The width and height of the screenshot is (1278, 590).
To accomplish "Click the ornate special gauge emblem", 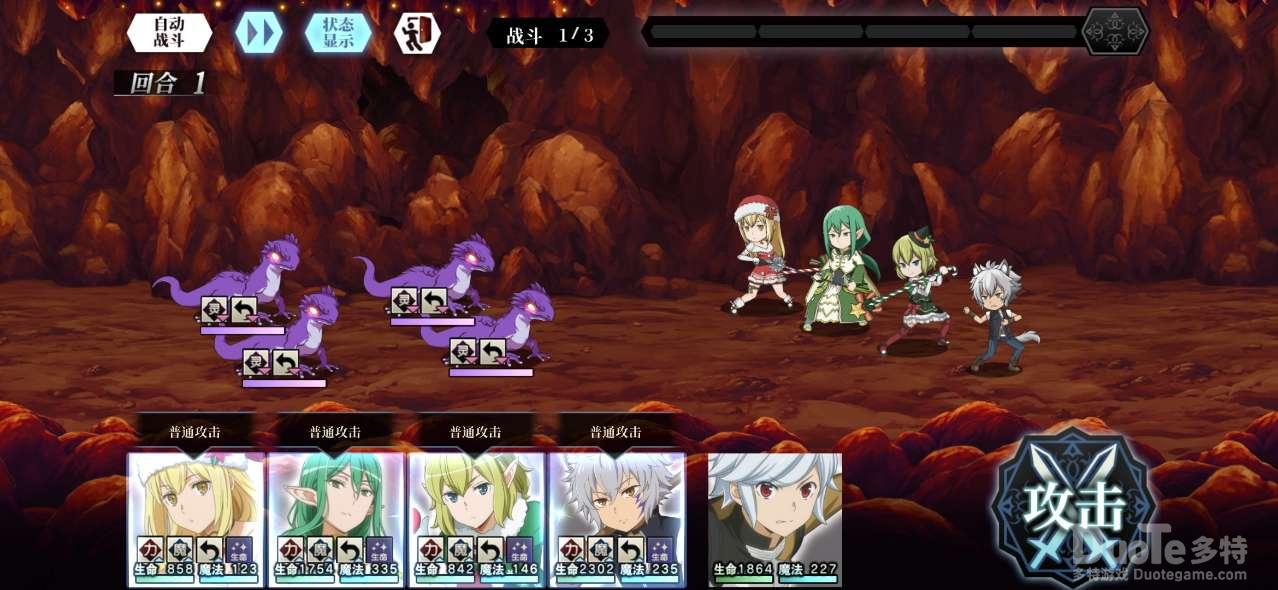I will (1115, 32).
